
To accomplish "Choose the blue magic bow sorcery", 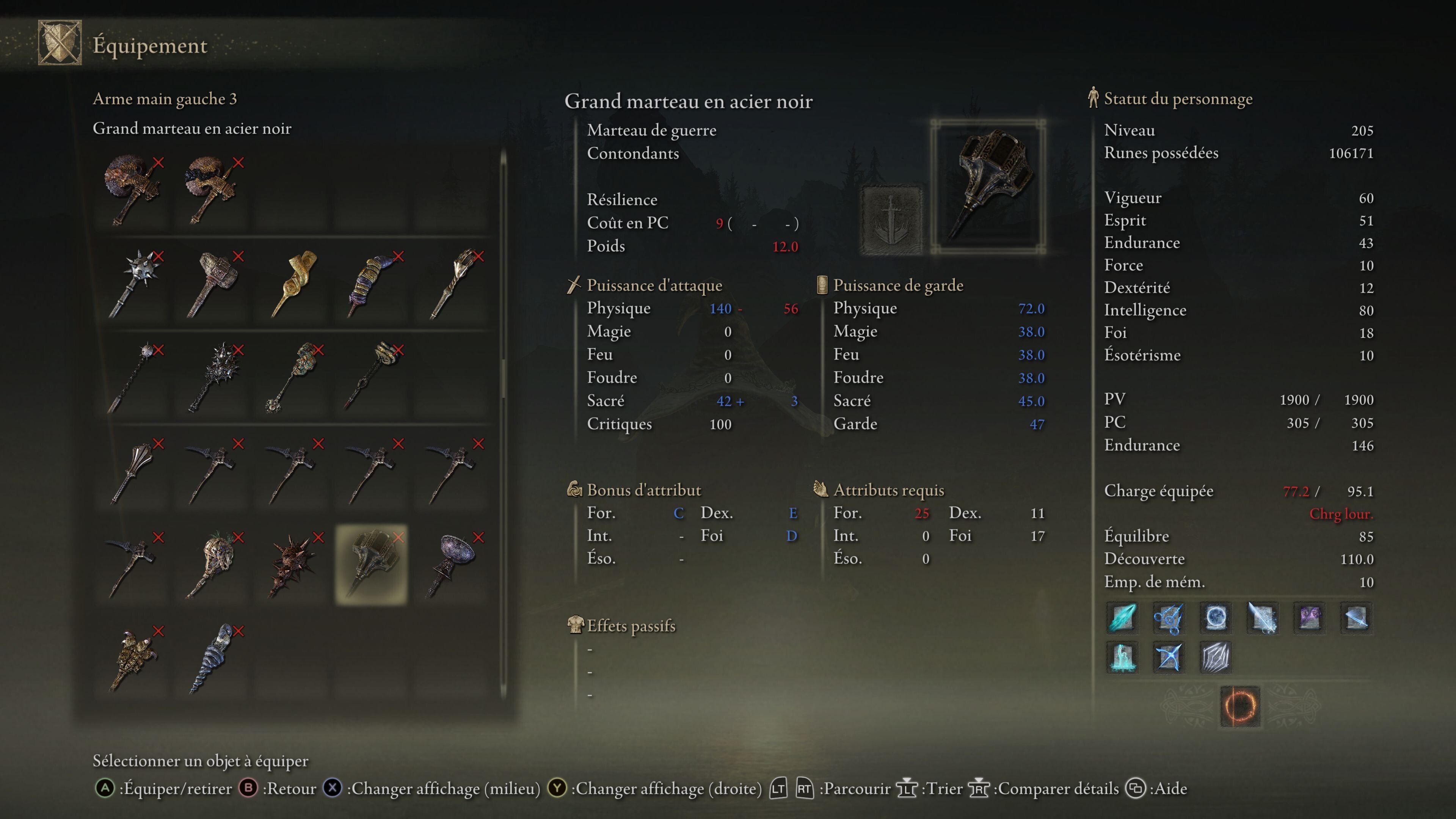I will pos(1168,657).
